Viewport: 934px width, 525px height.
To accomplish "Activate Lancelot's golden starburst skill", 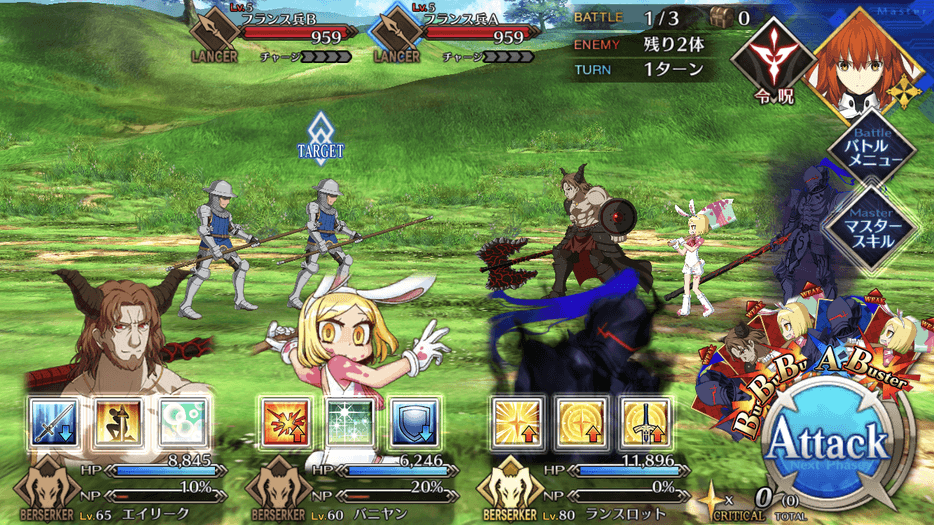I will 517,423.
